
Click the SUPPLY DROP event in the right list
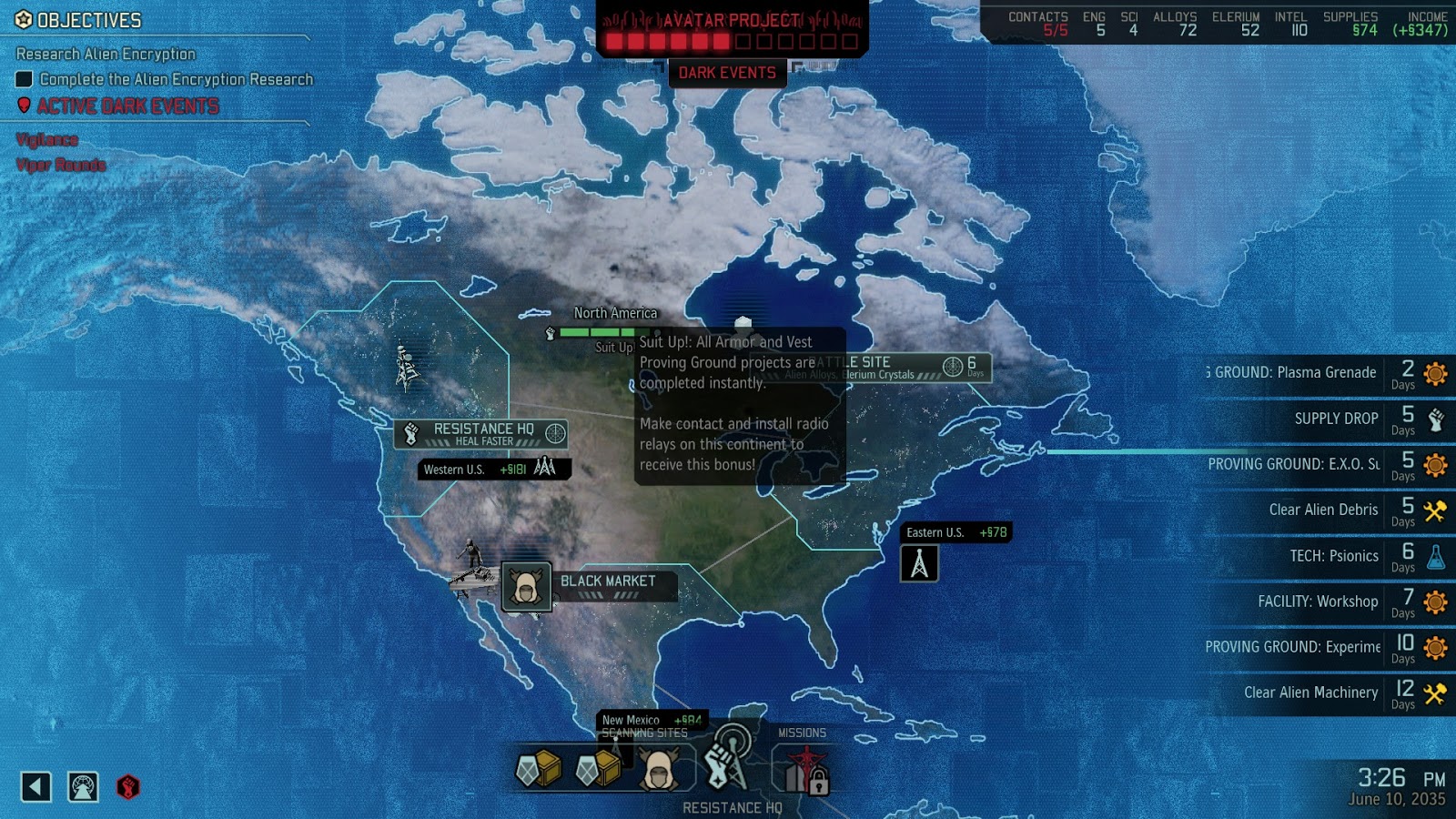(x=1336, y=420)
